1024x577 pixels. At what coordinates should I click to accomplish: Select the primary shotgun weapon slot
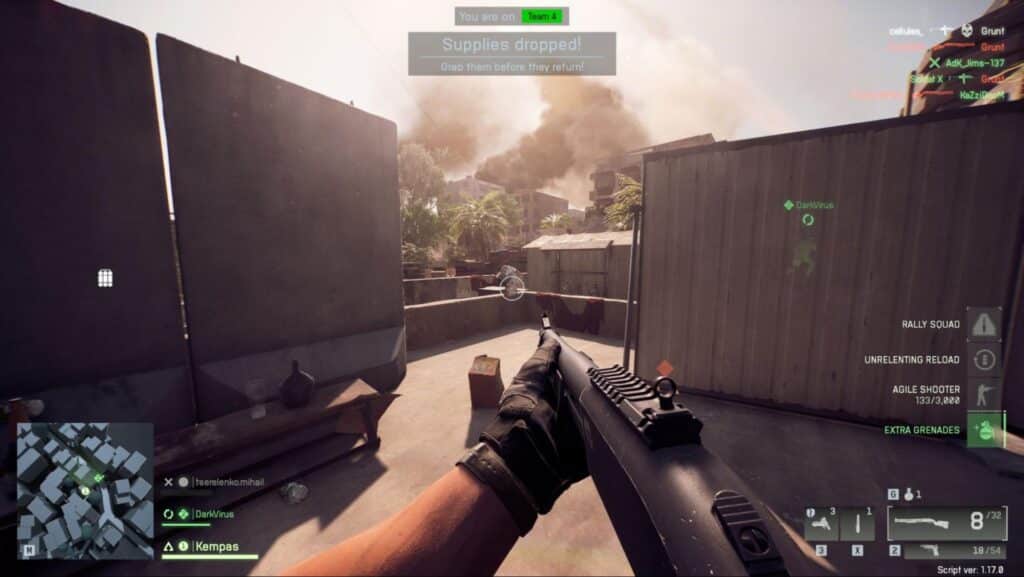point(946,523)
